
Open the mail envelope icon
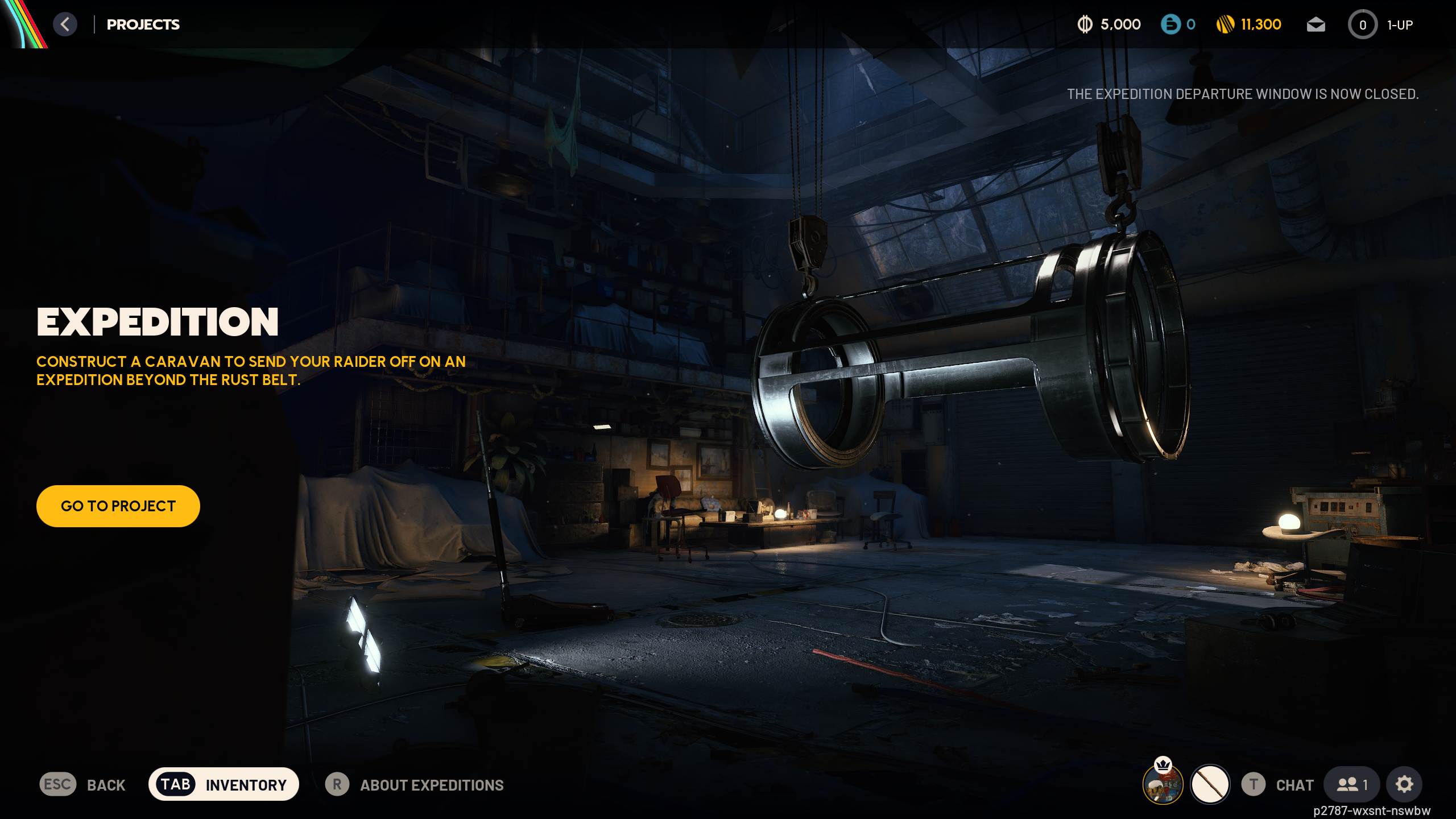(1316, 24)
